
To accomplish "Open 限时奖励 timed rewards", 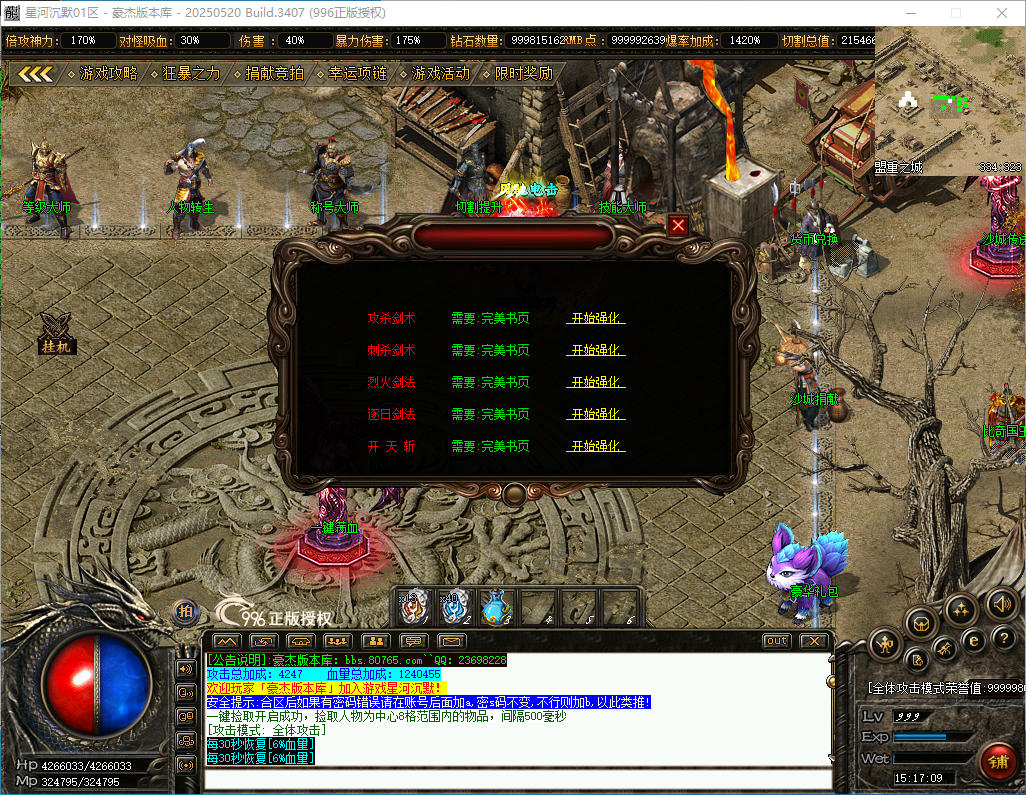I will (523, 74).
